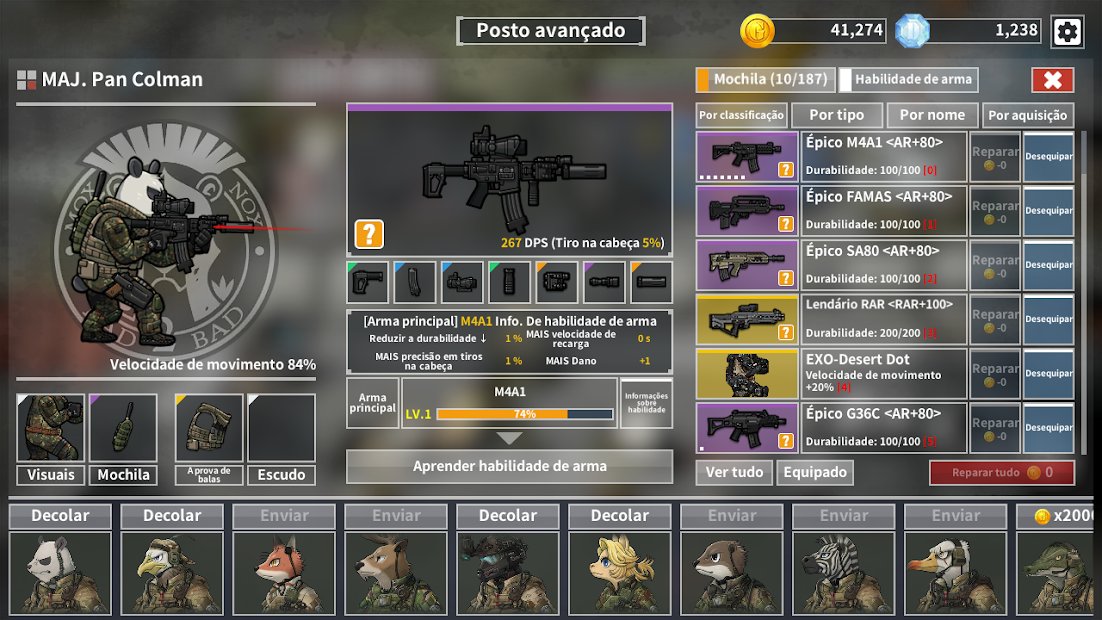The image size is (1102, 620).
Task: Close the equipment panel with red X
Action: [x=1052, y=80]
